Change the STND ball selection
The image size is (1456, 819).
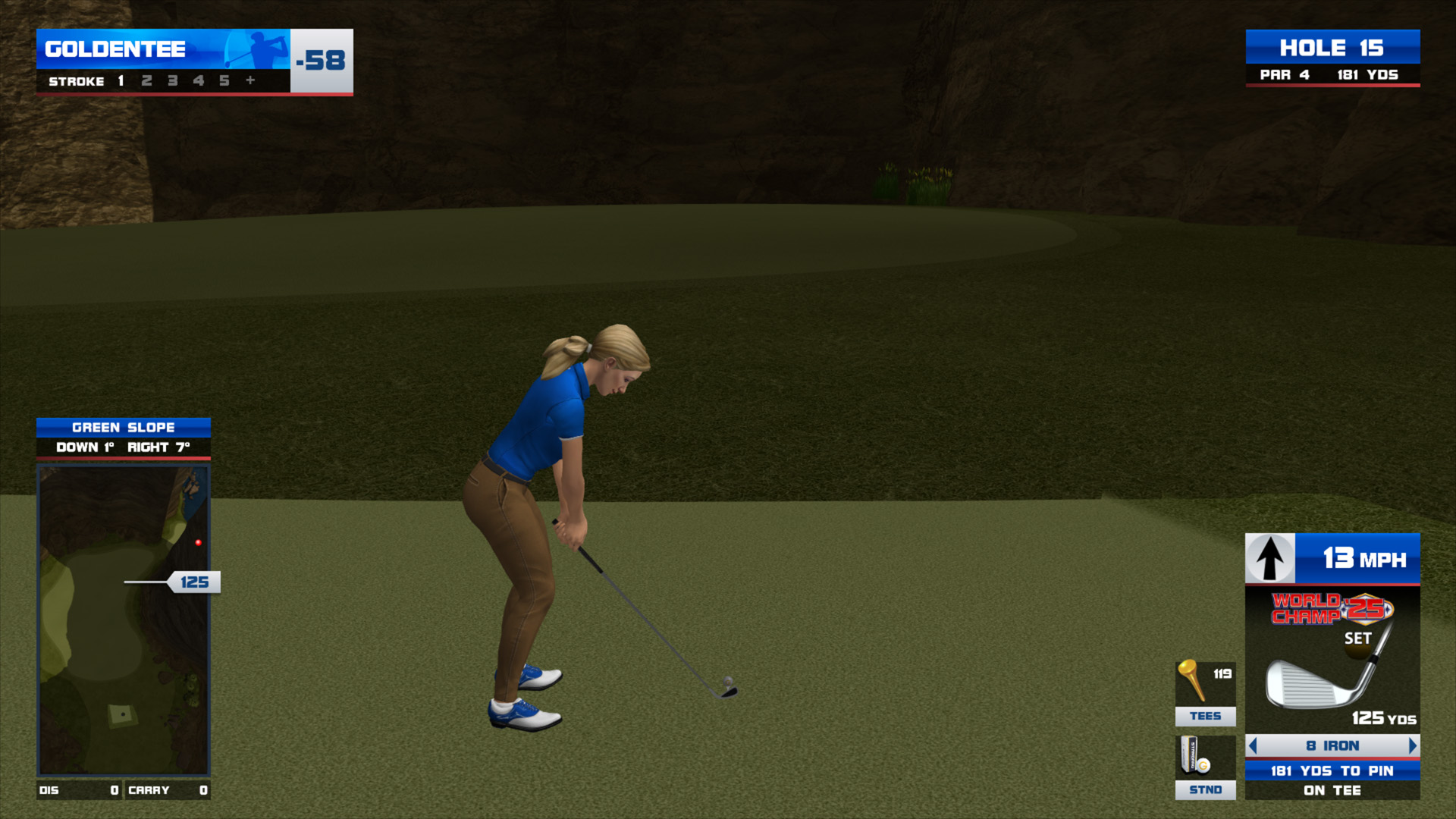(1205, 767)
